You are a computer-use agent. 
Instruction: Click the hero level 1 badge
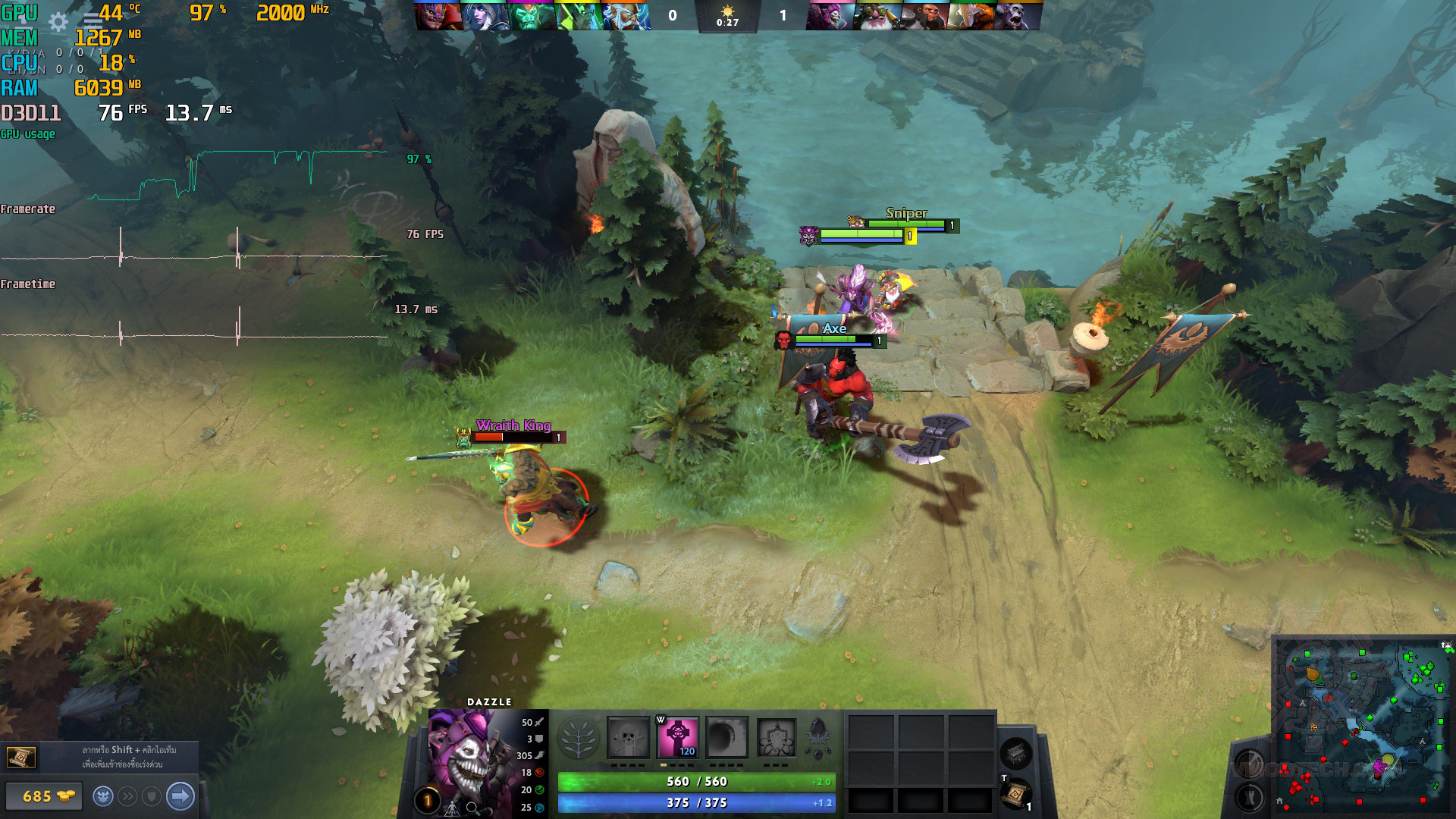click(427, 800)
